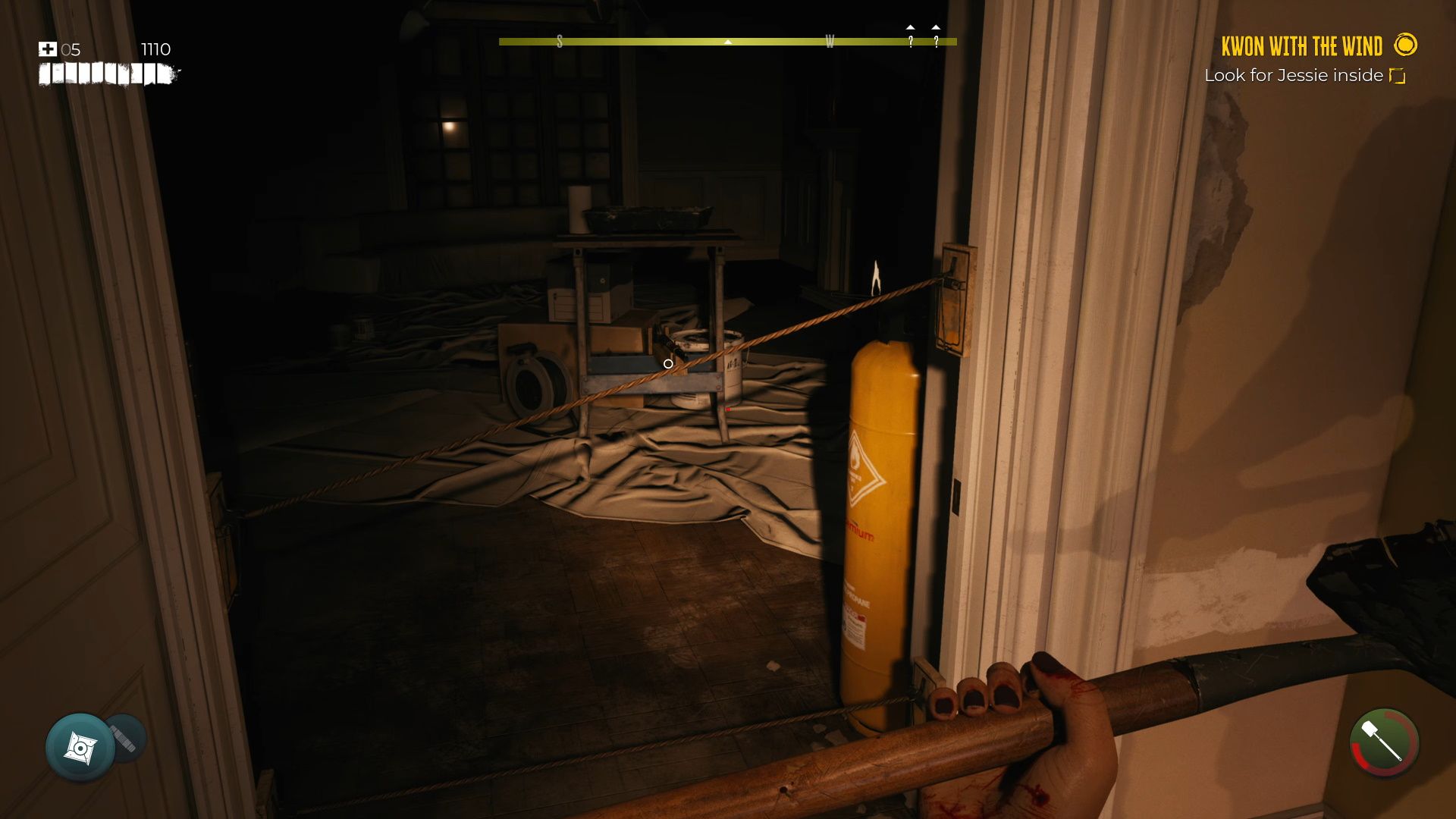Click the money counter showing 1110
The height and width of the screenshot is (819, 1456).
155,49
